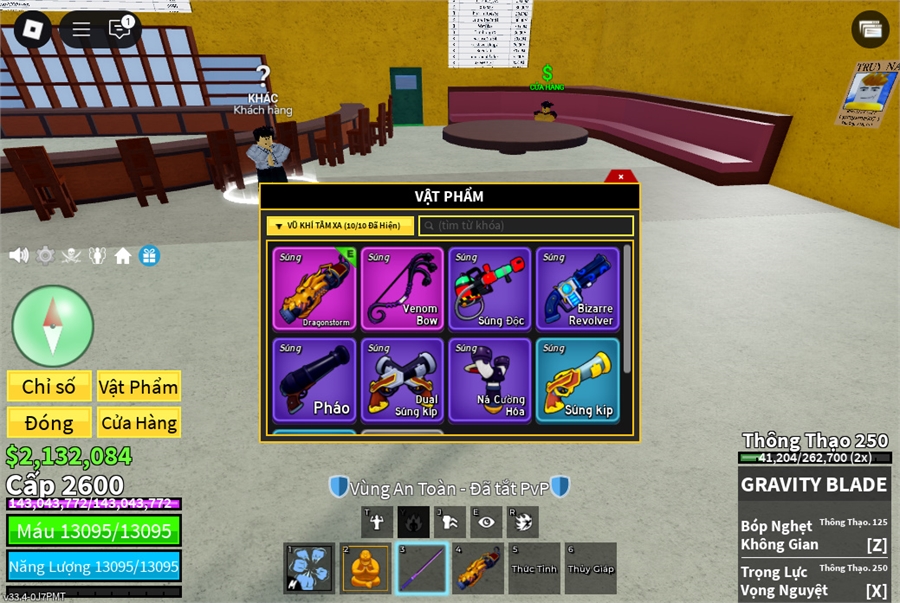900x603 pixels.
Task: Equip the golden Buddha hotbar slot
Action: (x=366, y=568)
